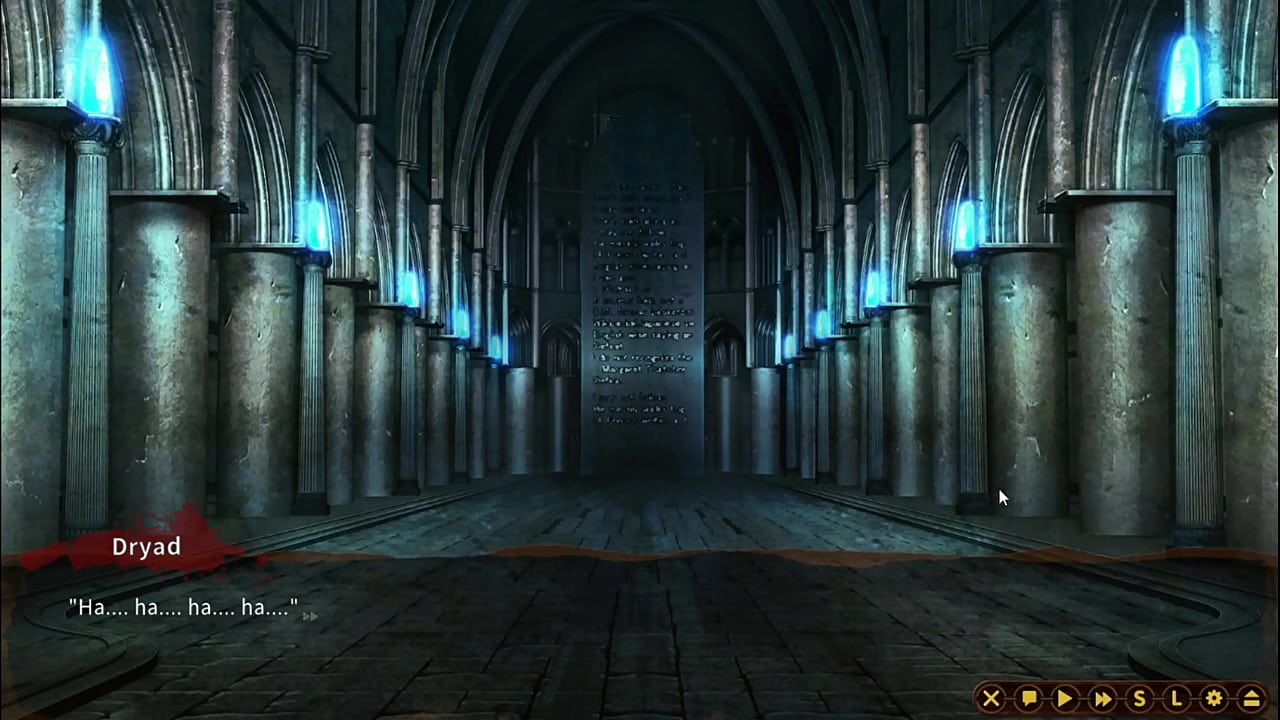Select the Load option from the quick menu
The width and height of the screenshot is (1280, 720).
[x=1177, y=699]
